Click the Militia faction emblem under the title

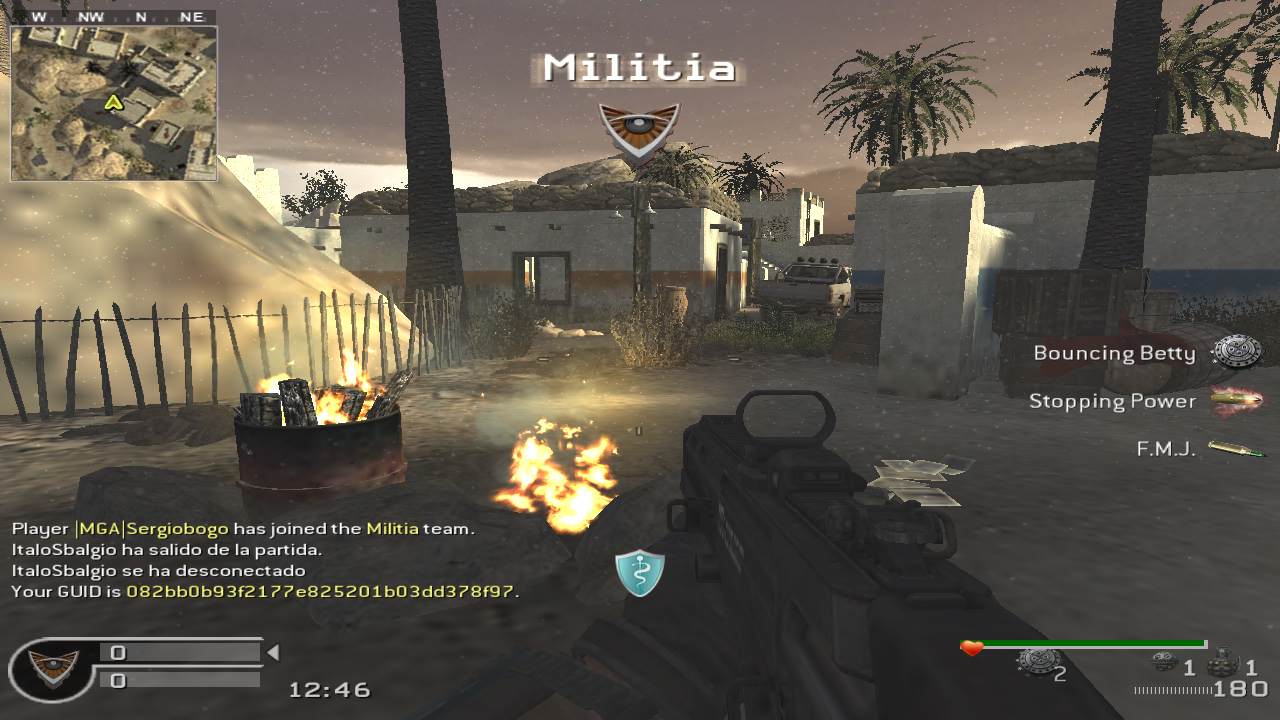(639, 131)
